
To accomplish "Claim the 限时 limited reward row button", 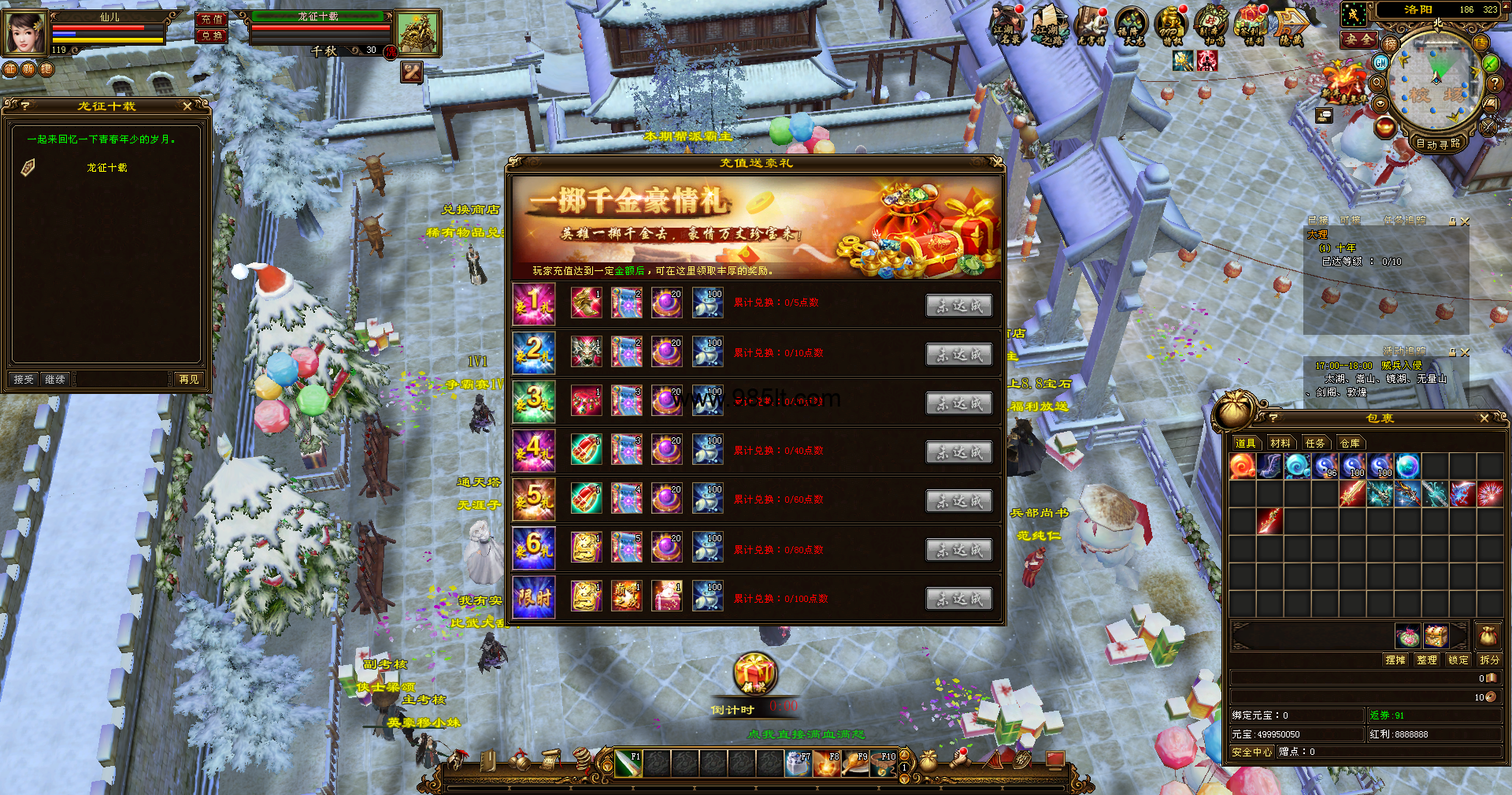I will 958,599.
